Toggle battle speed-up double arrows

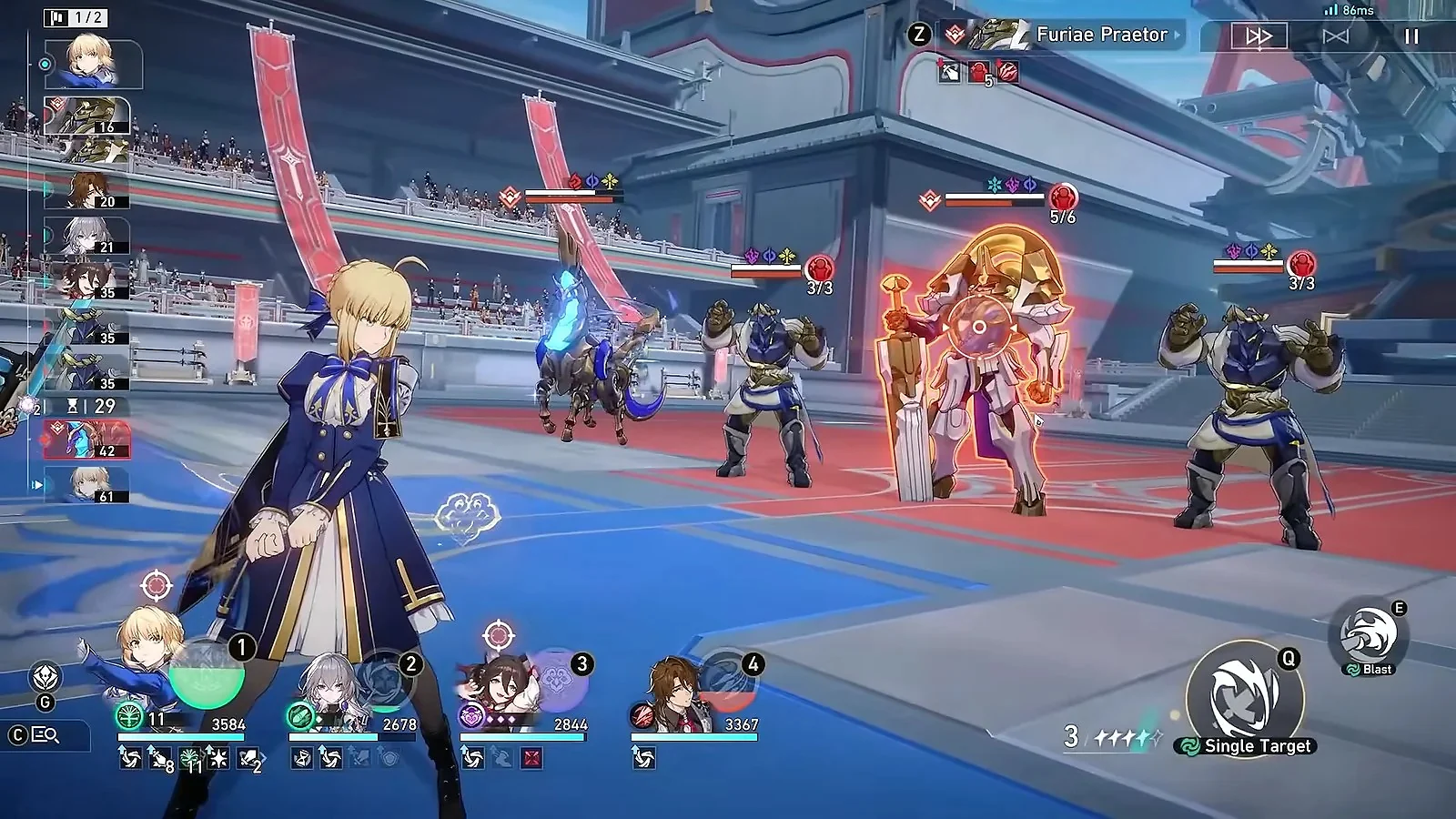[1259, 36]
